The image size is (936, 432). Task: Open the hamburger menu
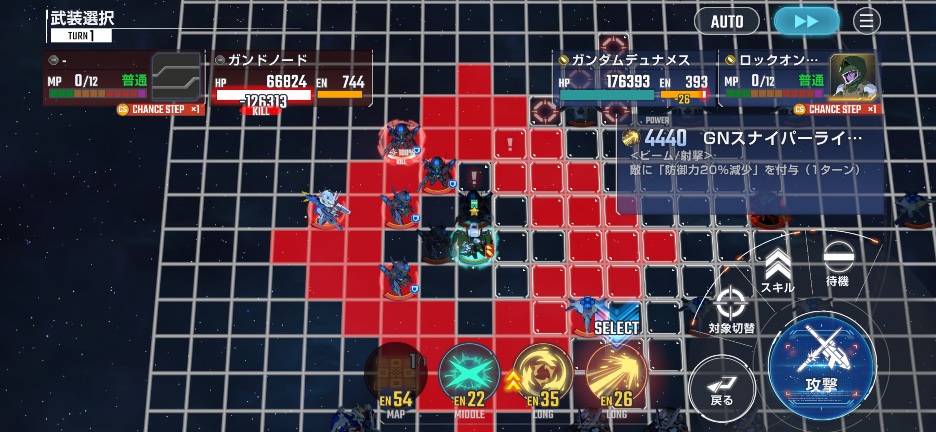coord(866,20)
